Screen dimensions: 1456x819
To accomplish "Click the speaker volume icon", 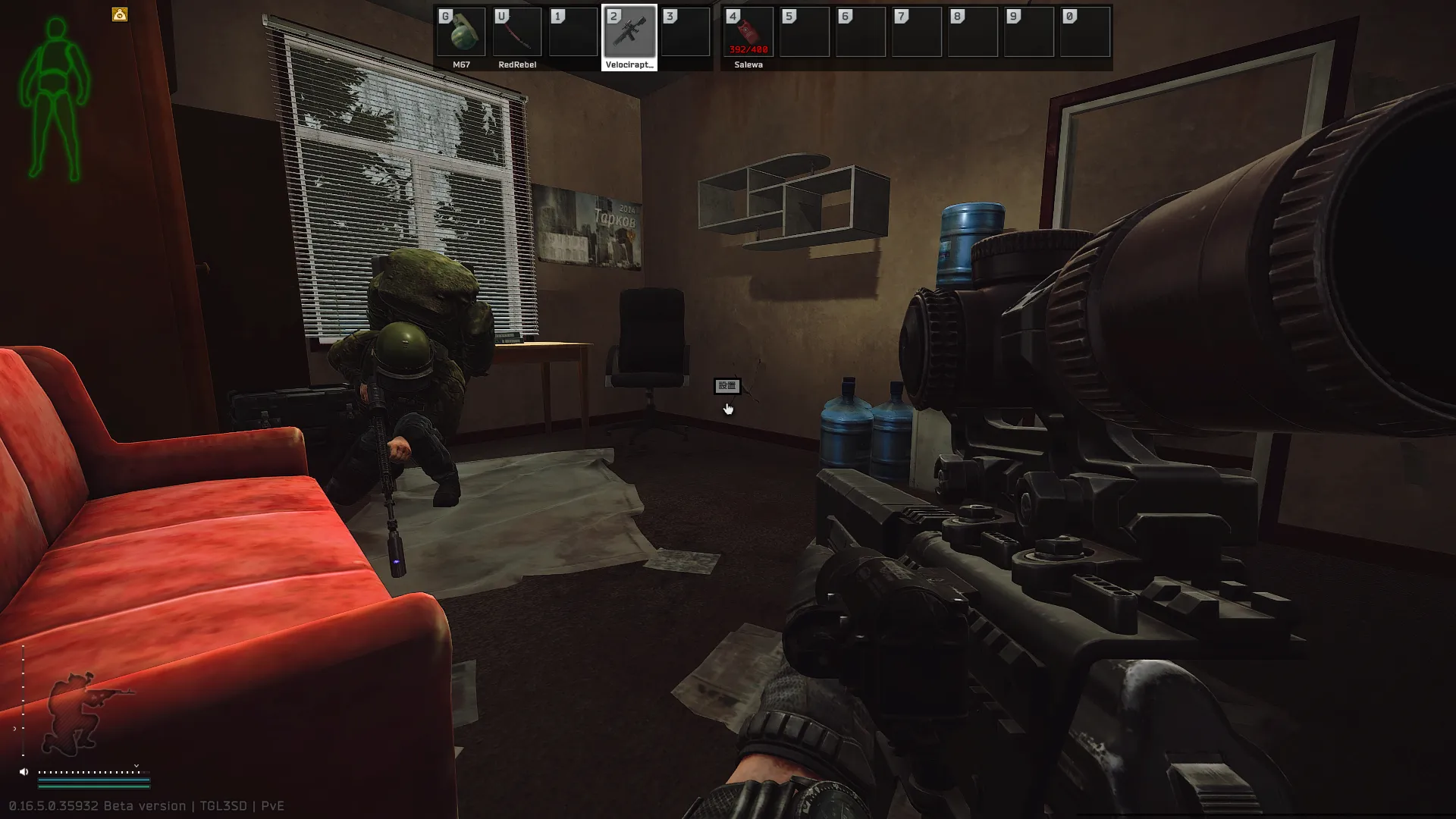I will click(x=24, y=772).
